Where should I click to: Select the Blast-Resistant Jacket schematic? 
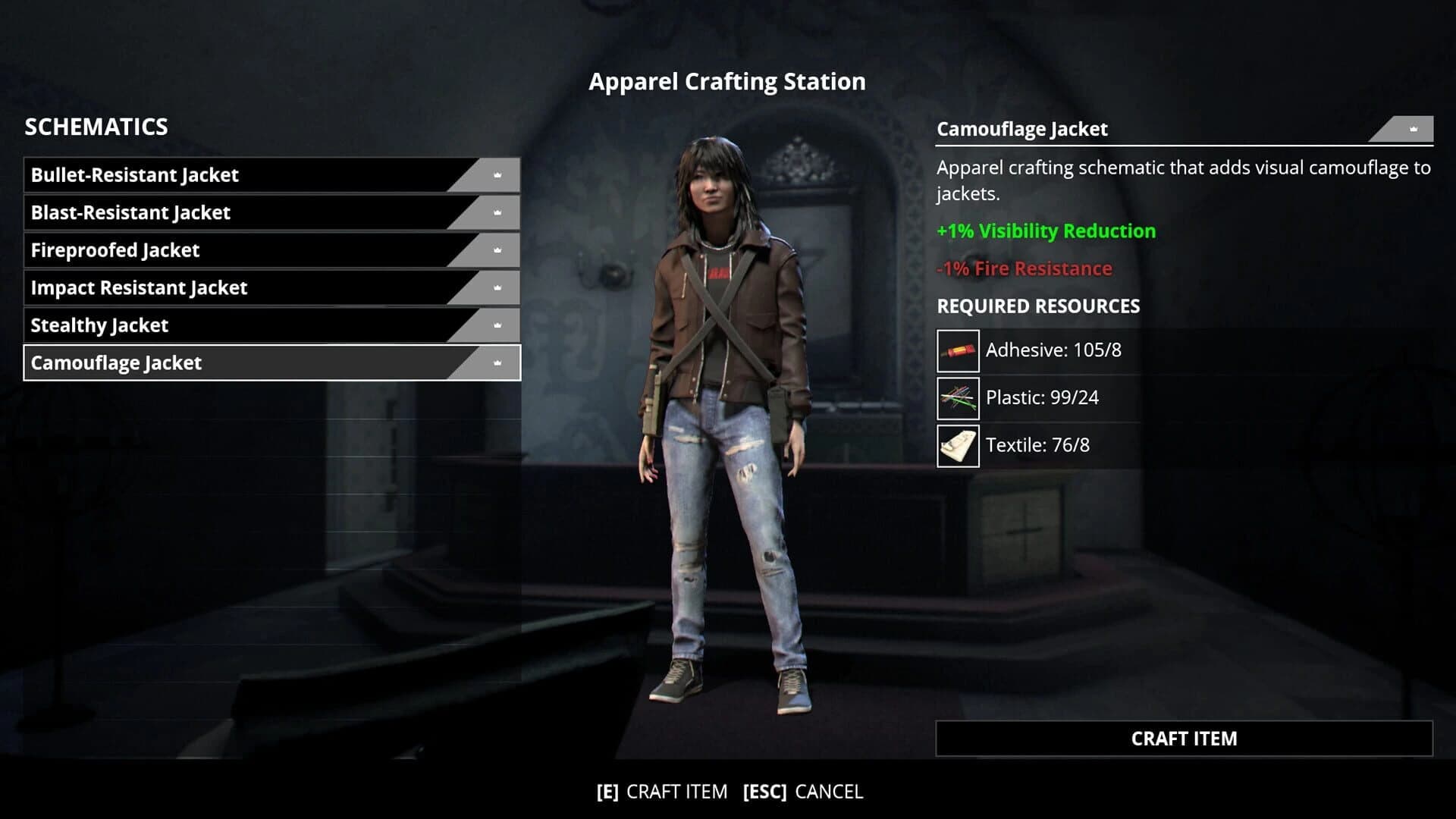[x=227, y=213]
